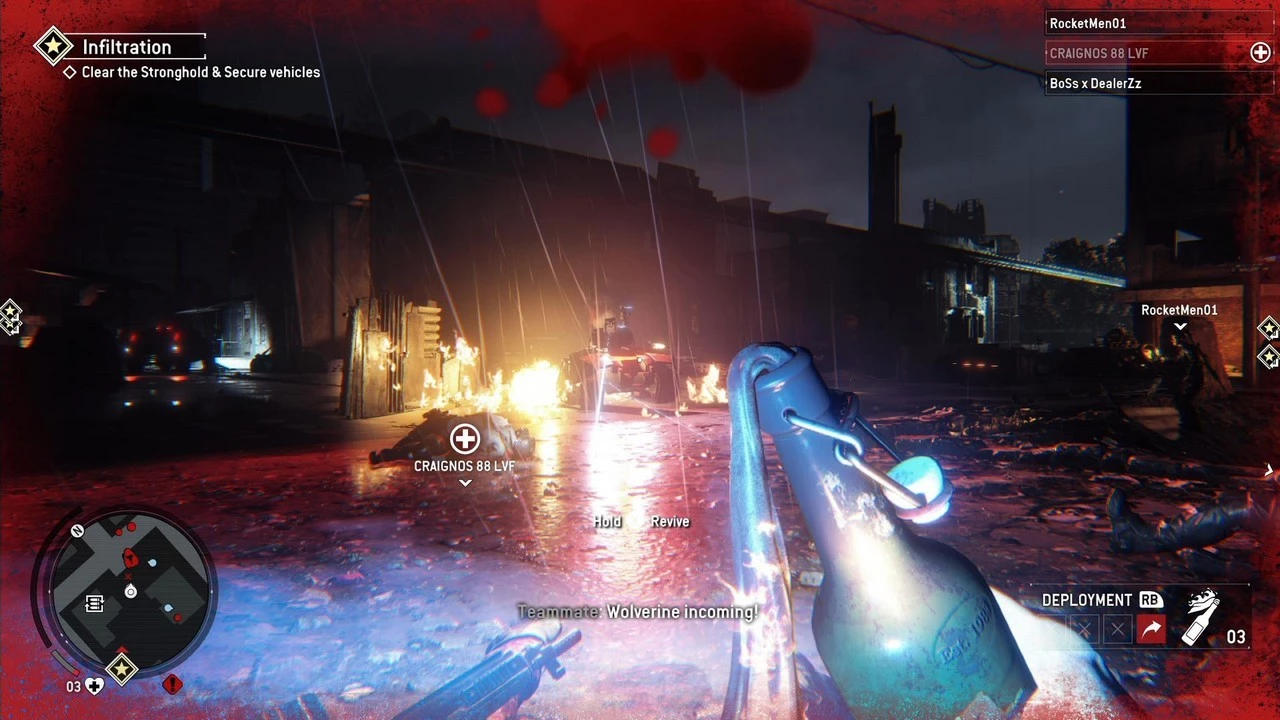Click the revive cross marker above CRAIGNOS

click(464, 438)
